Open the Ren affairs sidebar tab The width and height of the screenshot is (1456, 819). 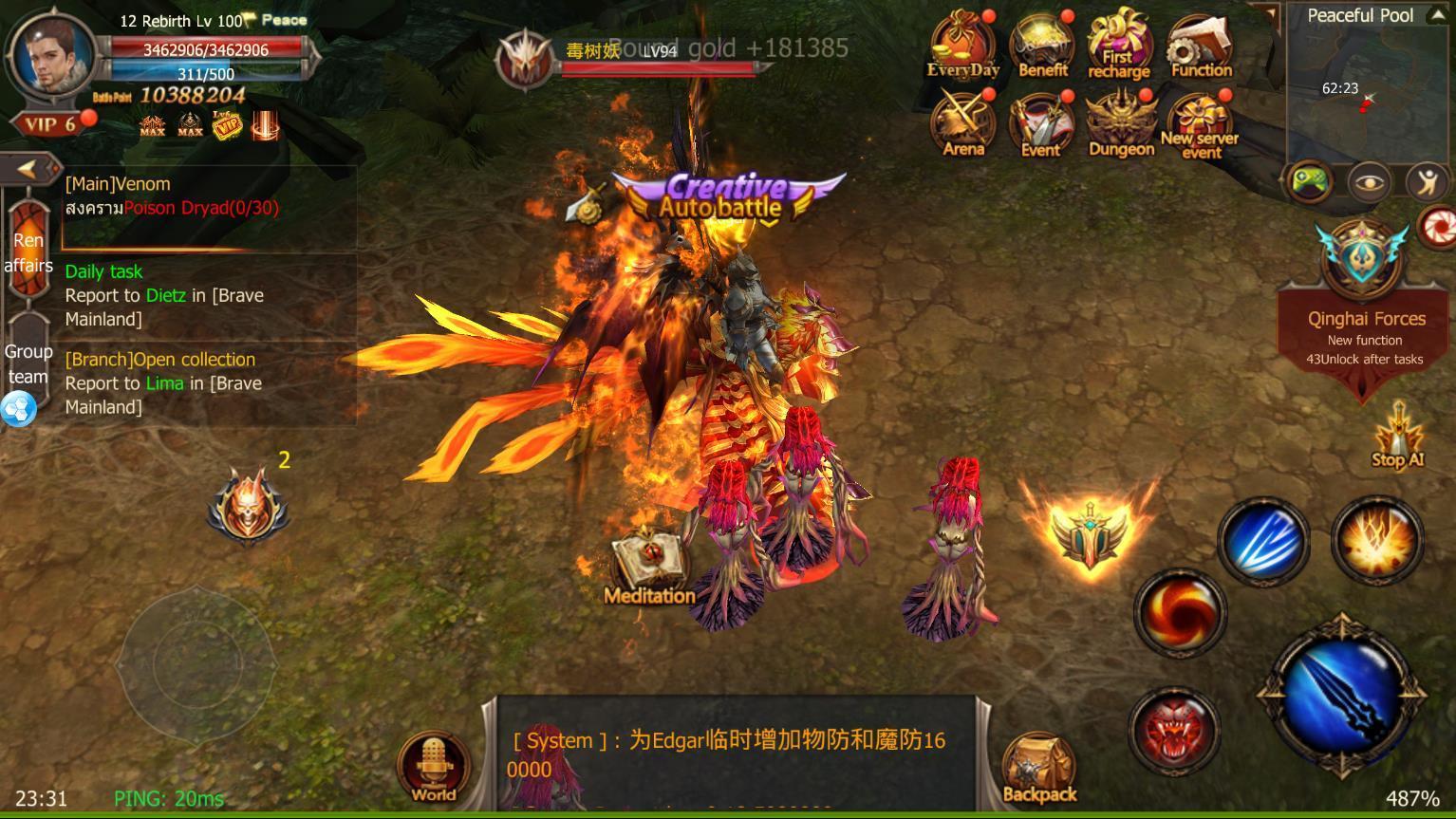point(28,252)
